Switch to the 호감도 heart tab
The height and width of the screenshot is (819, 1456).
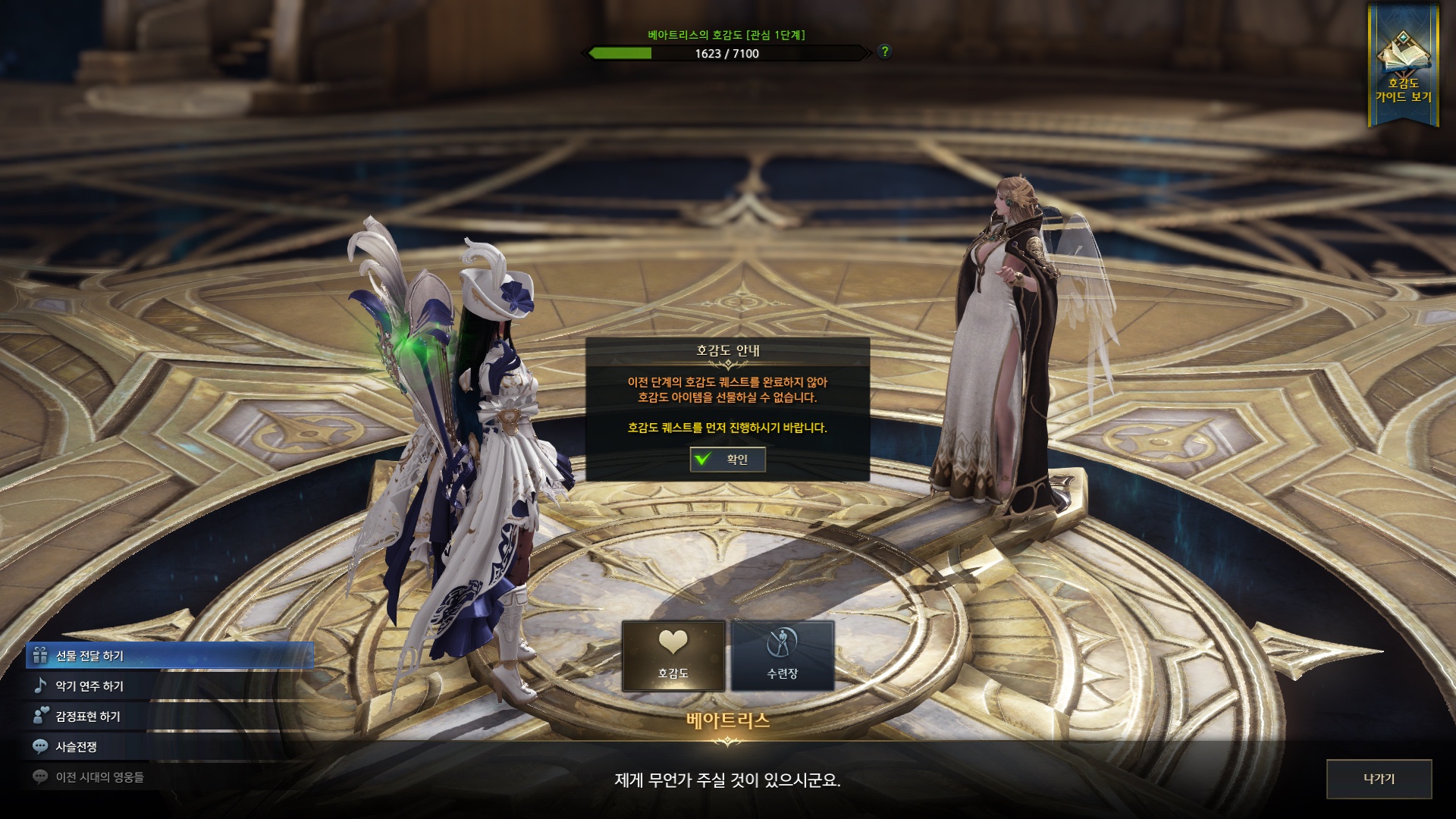[x=673, y=656]
